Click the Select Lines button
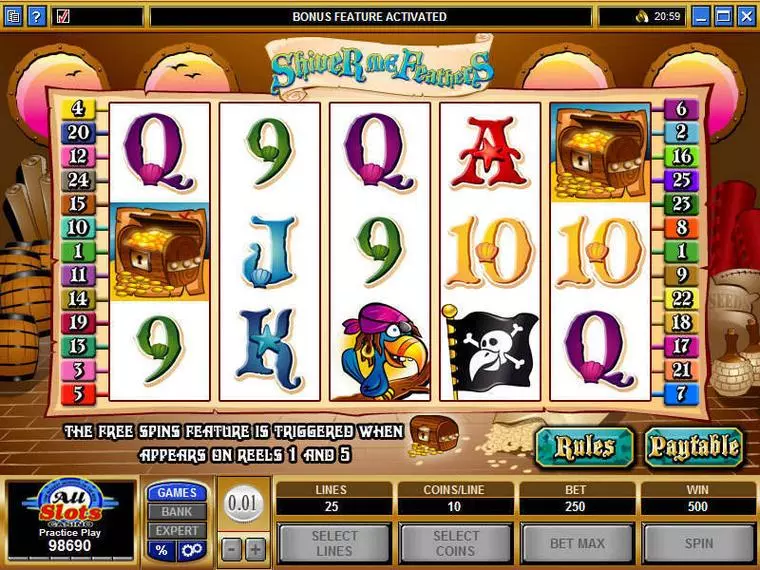The height and width of the screenshot is (570, 760). click(334, 544)
